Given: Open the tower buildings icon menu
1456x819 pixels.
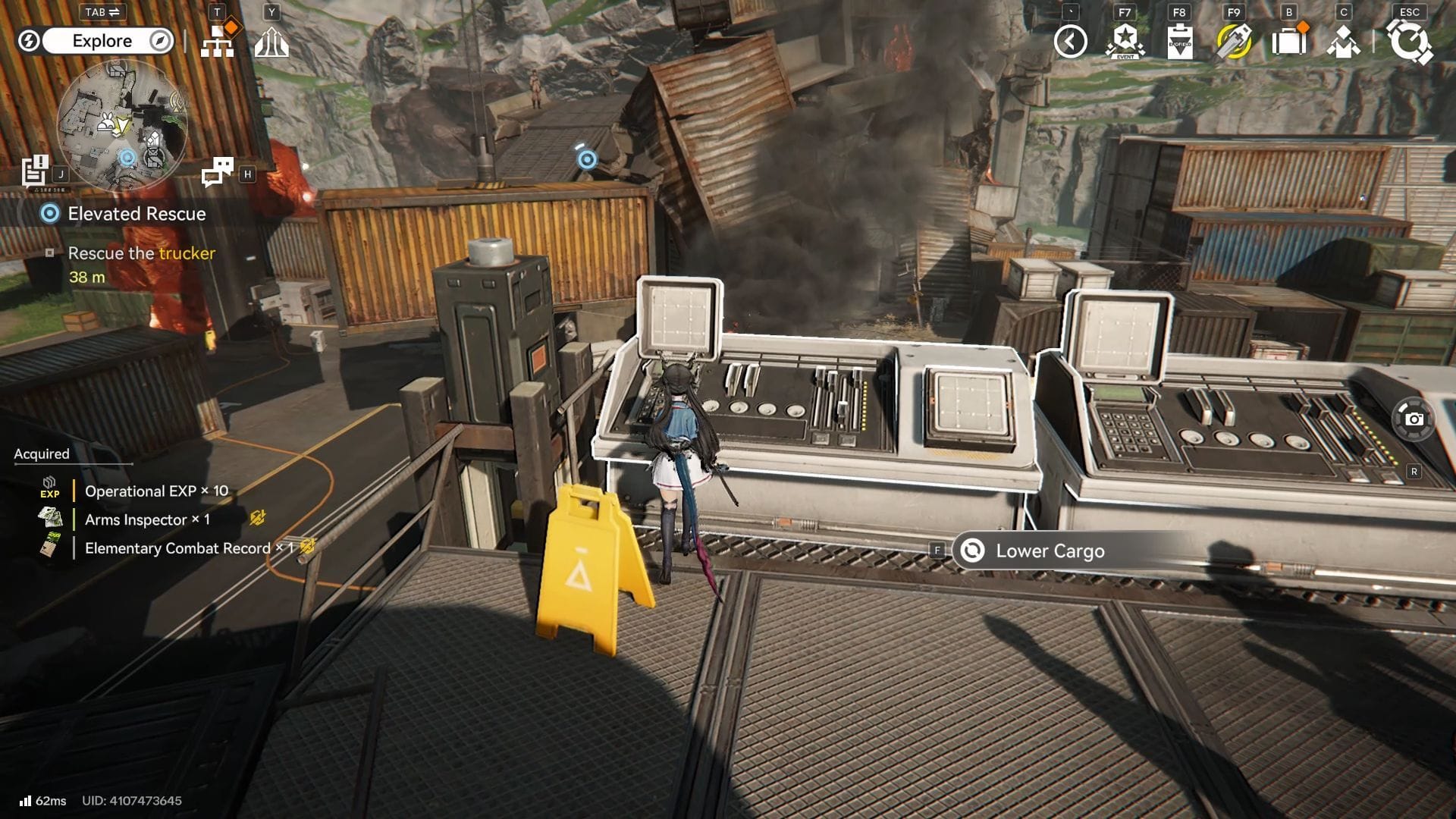Looking at the screenshot, I should click(x=271, y=42).
